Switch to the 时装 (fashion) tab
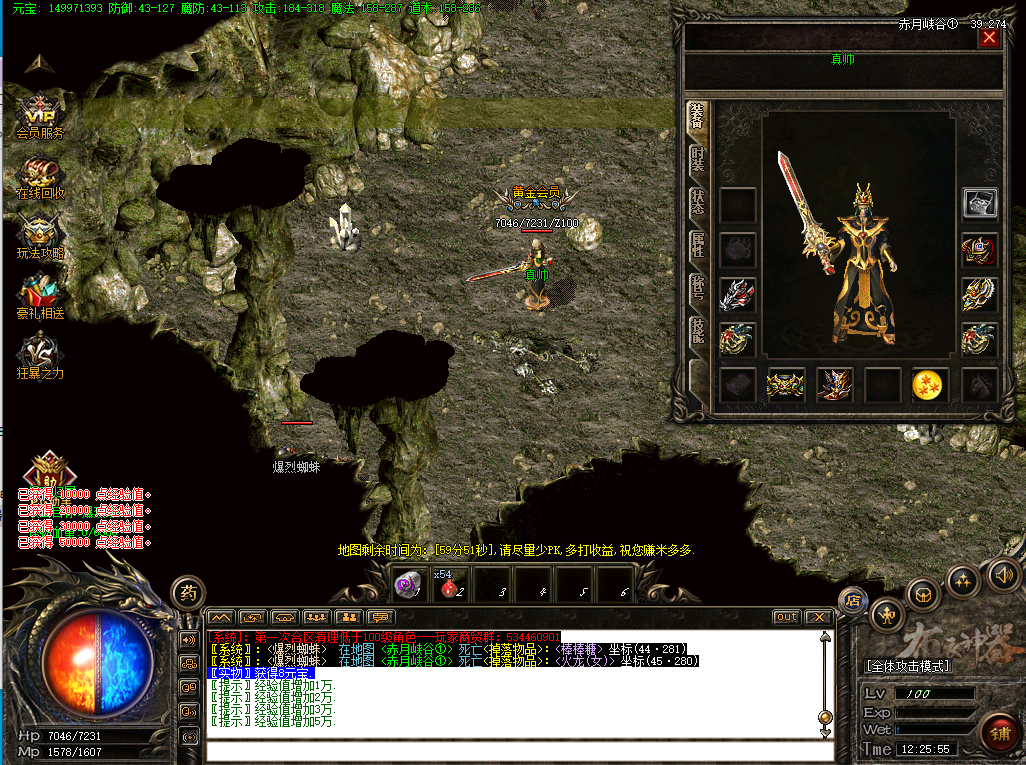1026x765 pixels. tap(698, 160)
